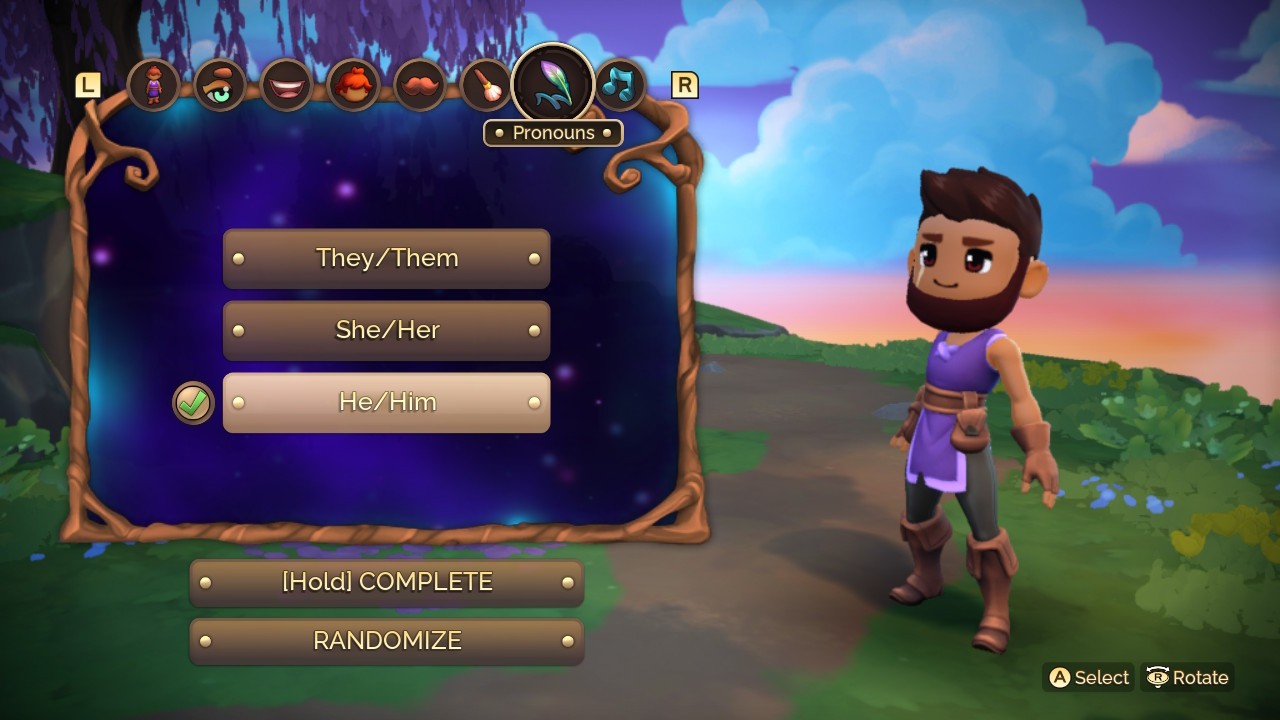Open the mouth customization tab
The width and height of the screenshot is (1280, 720).
pyautogui.click(x=286, y=85)
